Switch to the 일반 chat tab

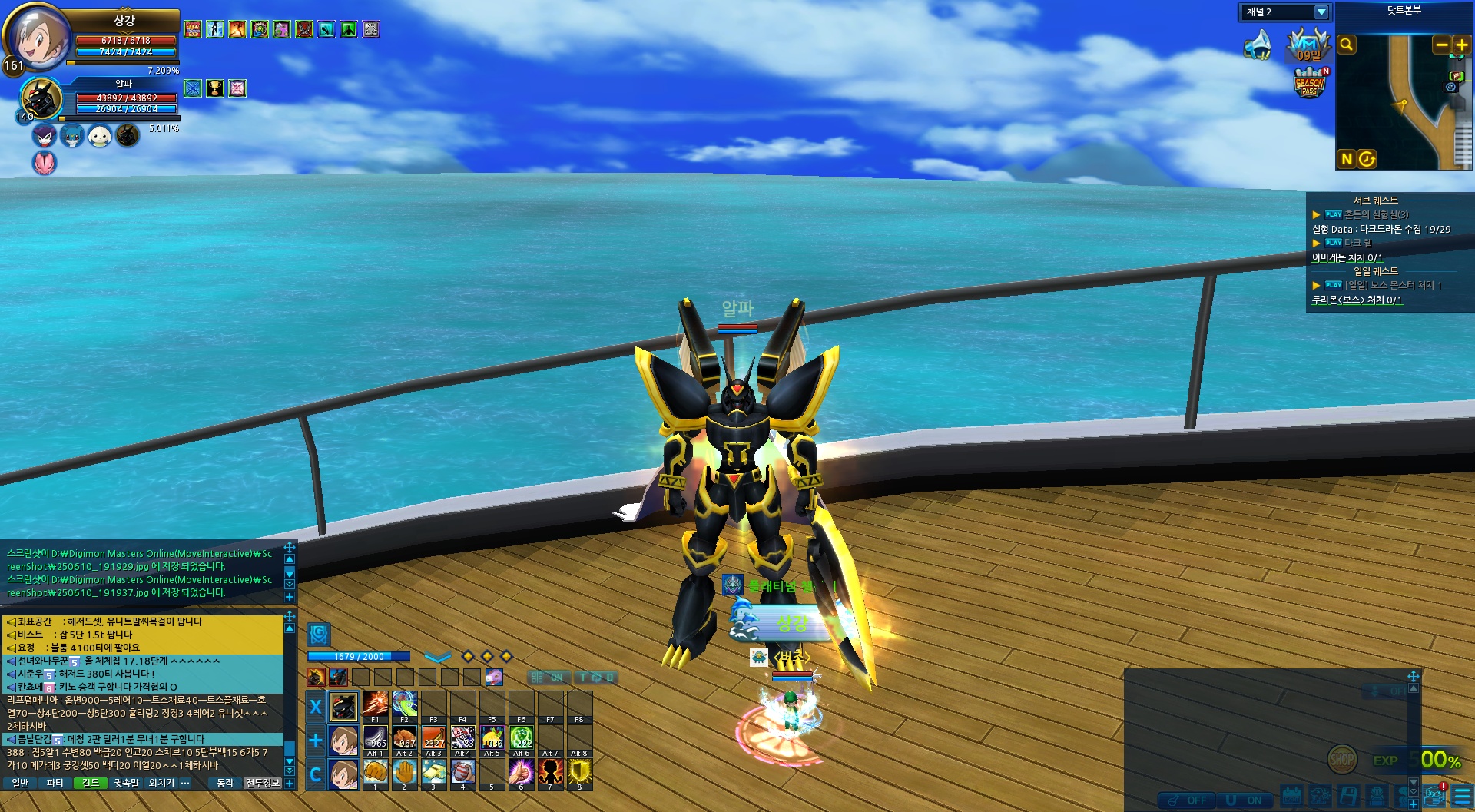click(20, 783)
